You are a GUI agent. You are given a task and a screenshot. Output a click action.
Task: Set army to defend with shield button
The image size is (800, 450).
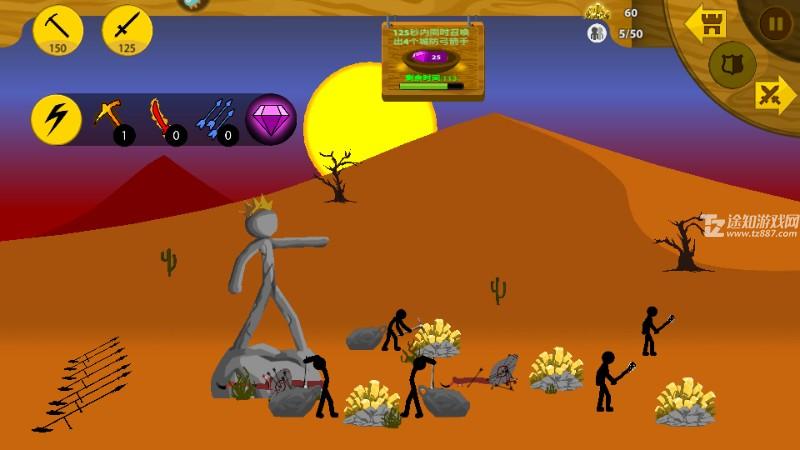pos(732,64)
